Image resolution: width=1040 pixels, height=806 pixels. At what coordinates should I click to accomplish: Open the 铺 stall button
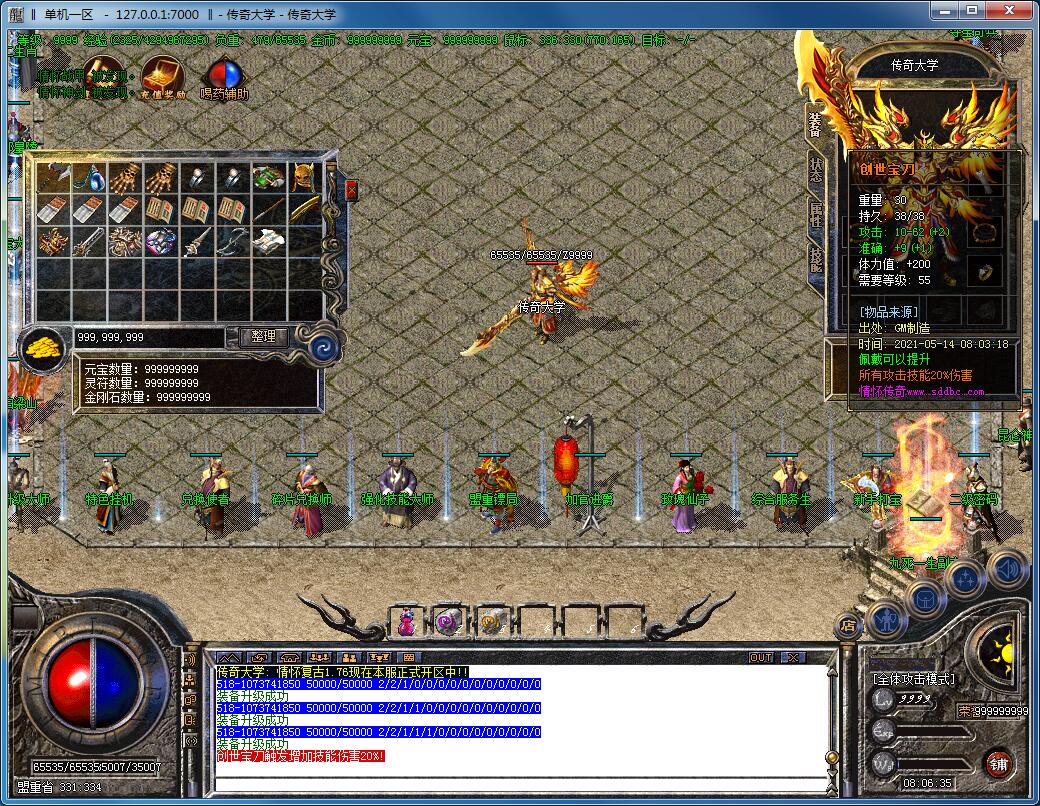997,763
